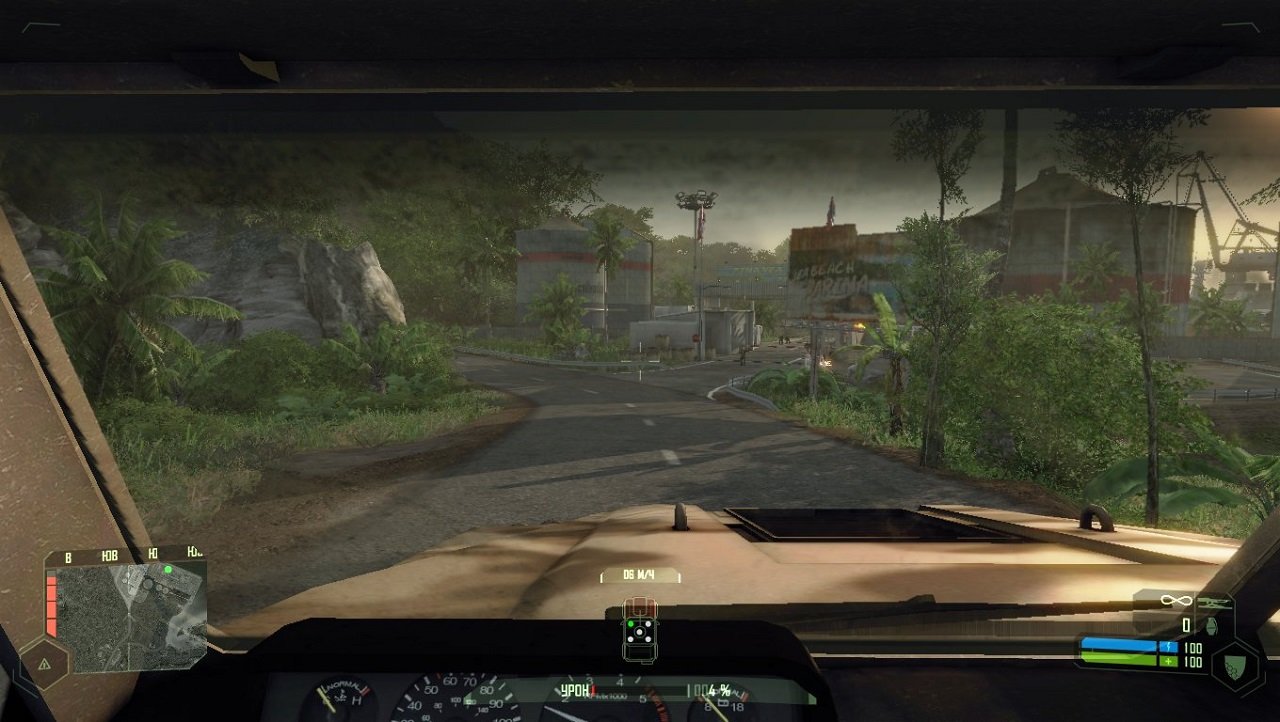This screenshot has height=722, width=1280.
Task: Click the 06 М/Ч speed readout
Action: 640,574
